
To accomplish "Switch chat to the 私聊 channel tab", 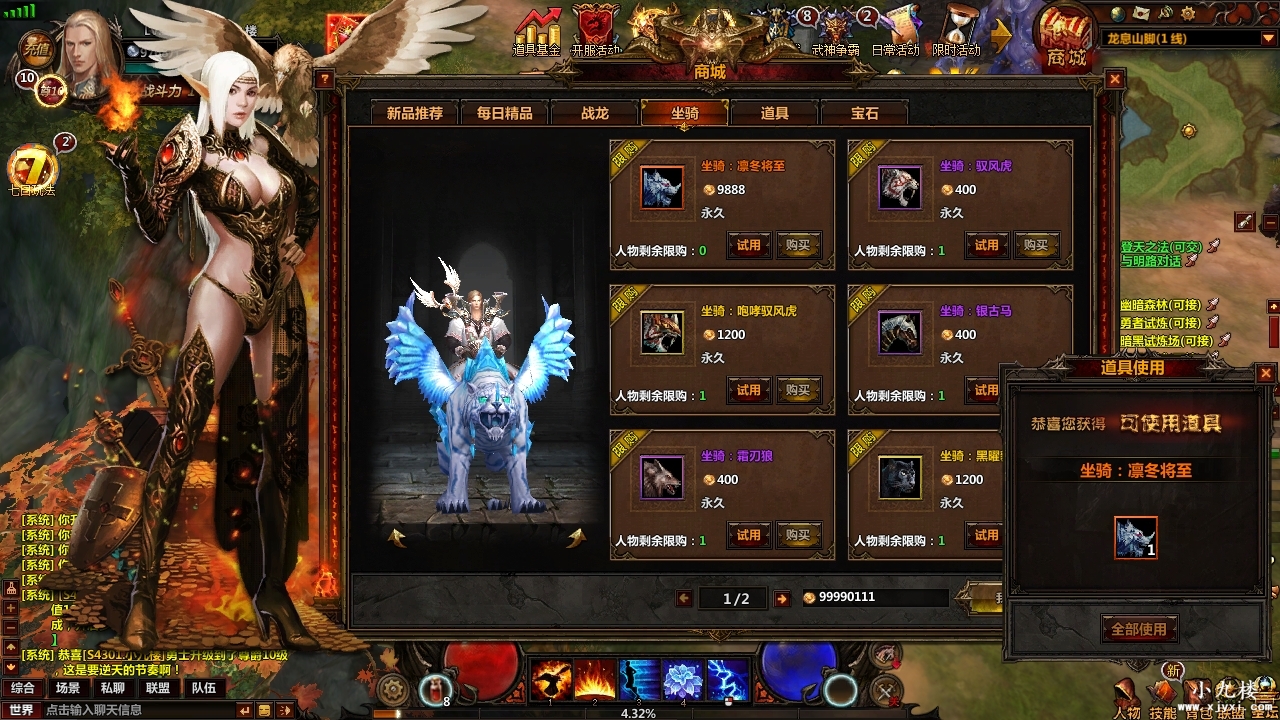I will [112, 688].
